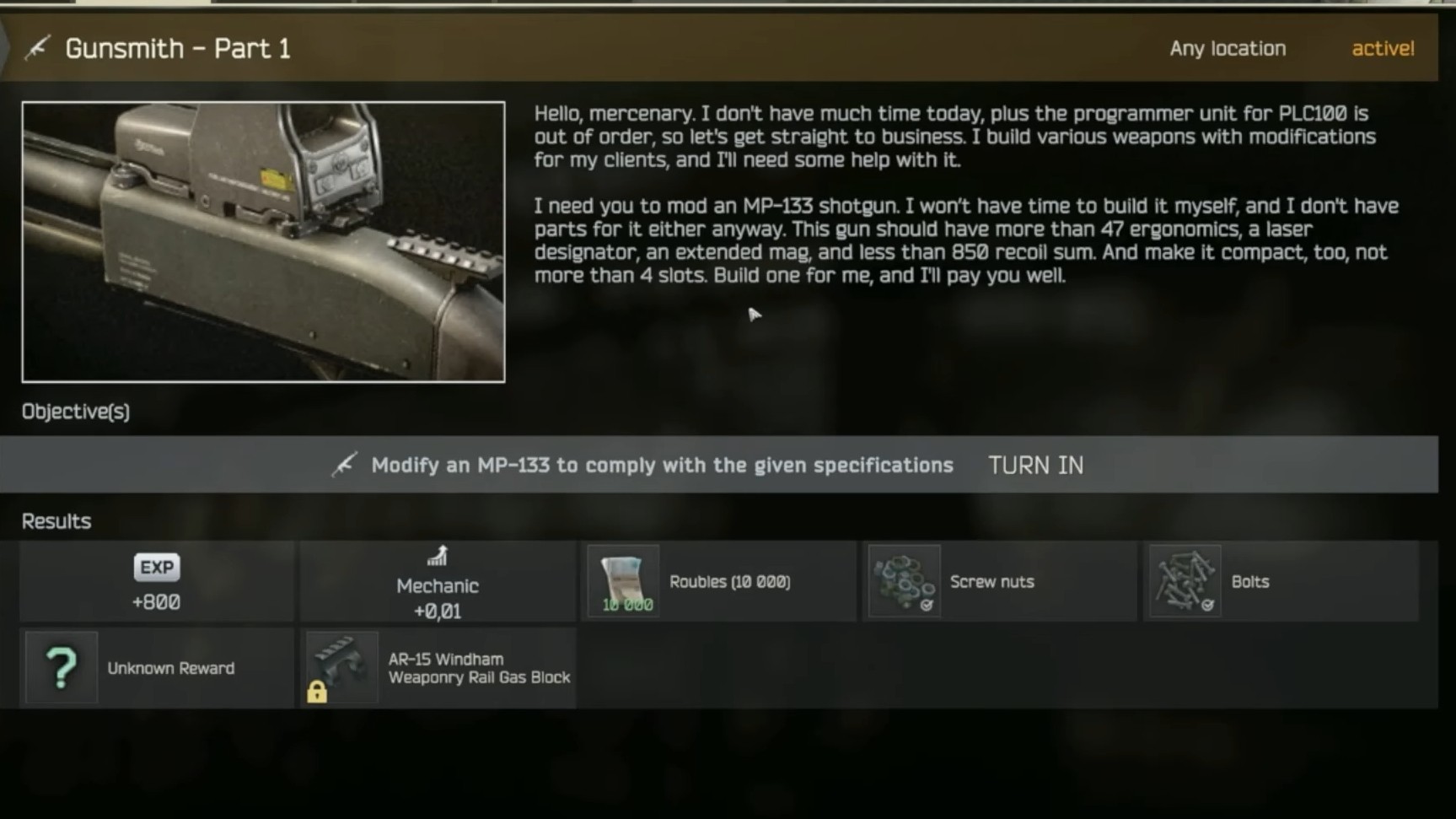Click the EXP +800 reward icon
1456x819 pixels.
point(155,567)
